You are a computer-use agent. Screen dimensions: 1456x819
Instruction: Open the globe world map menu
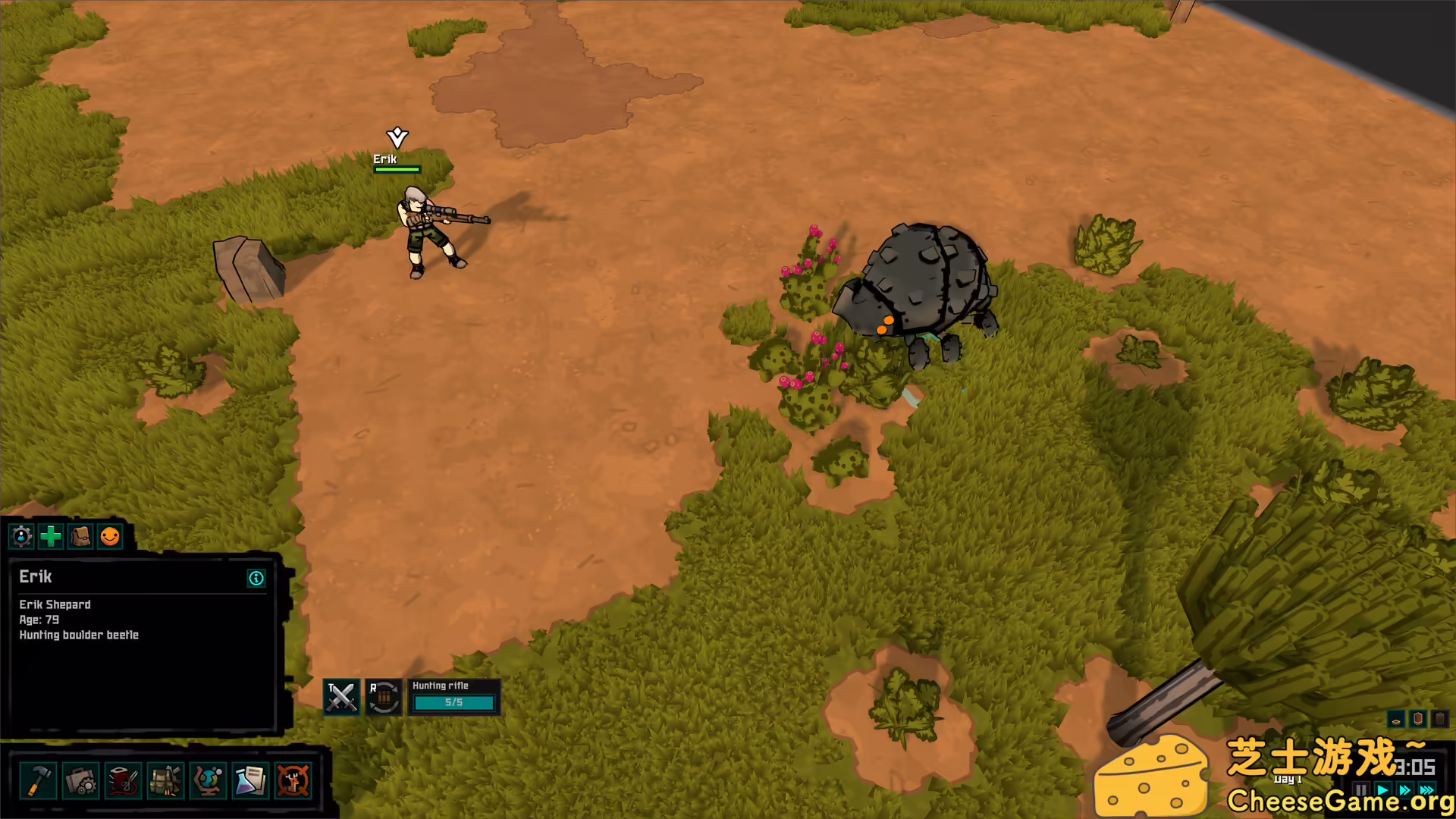(208, 780)
